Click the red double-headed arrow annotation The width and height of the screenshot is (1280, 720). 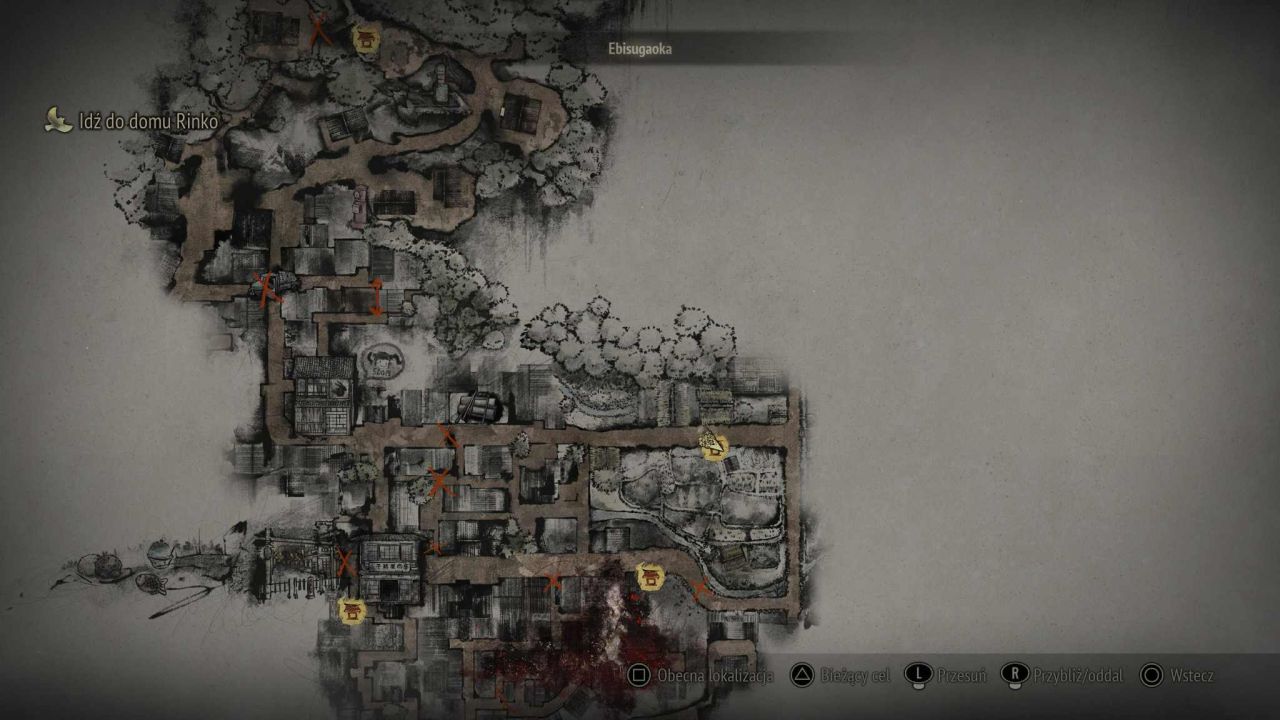pos(377,297)
